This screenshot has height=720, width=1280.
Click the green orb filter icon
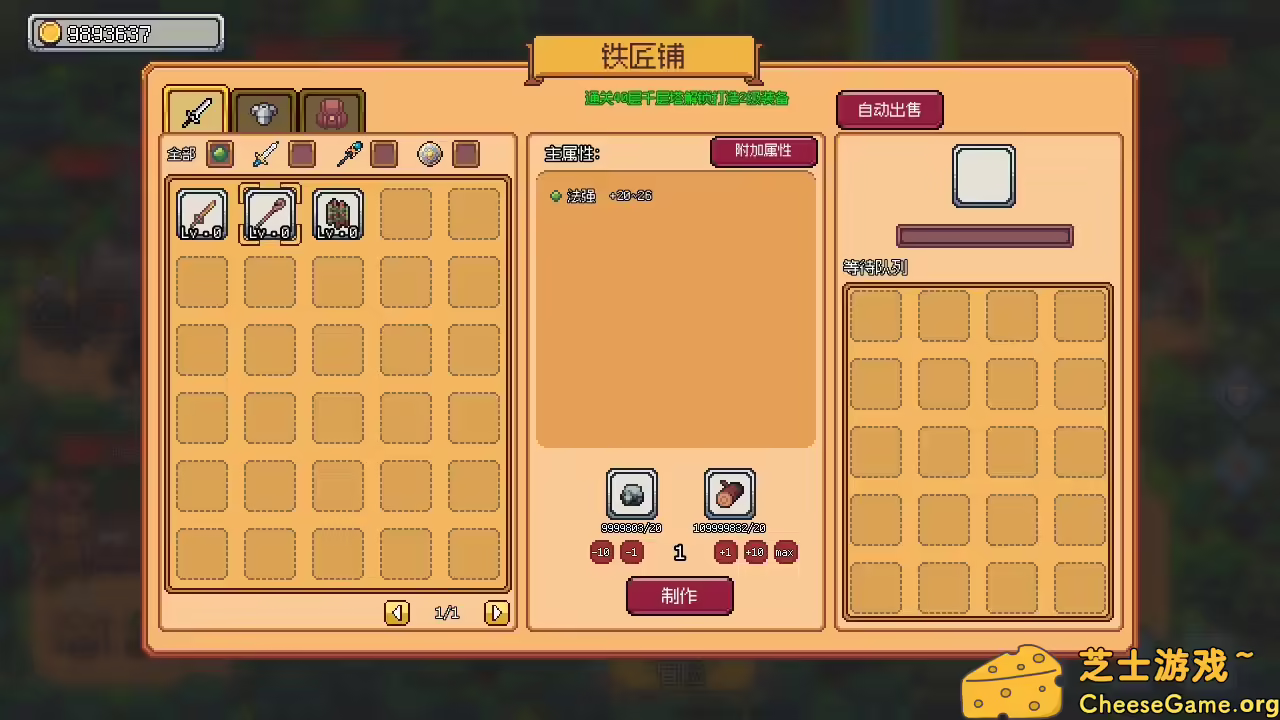pyautogui.click(x=220, y=154)
